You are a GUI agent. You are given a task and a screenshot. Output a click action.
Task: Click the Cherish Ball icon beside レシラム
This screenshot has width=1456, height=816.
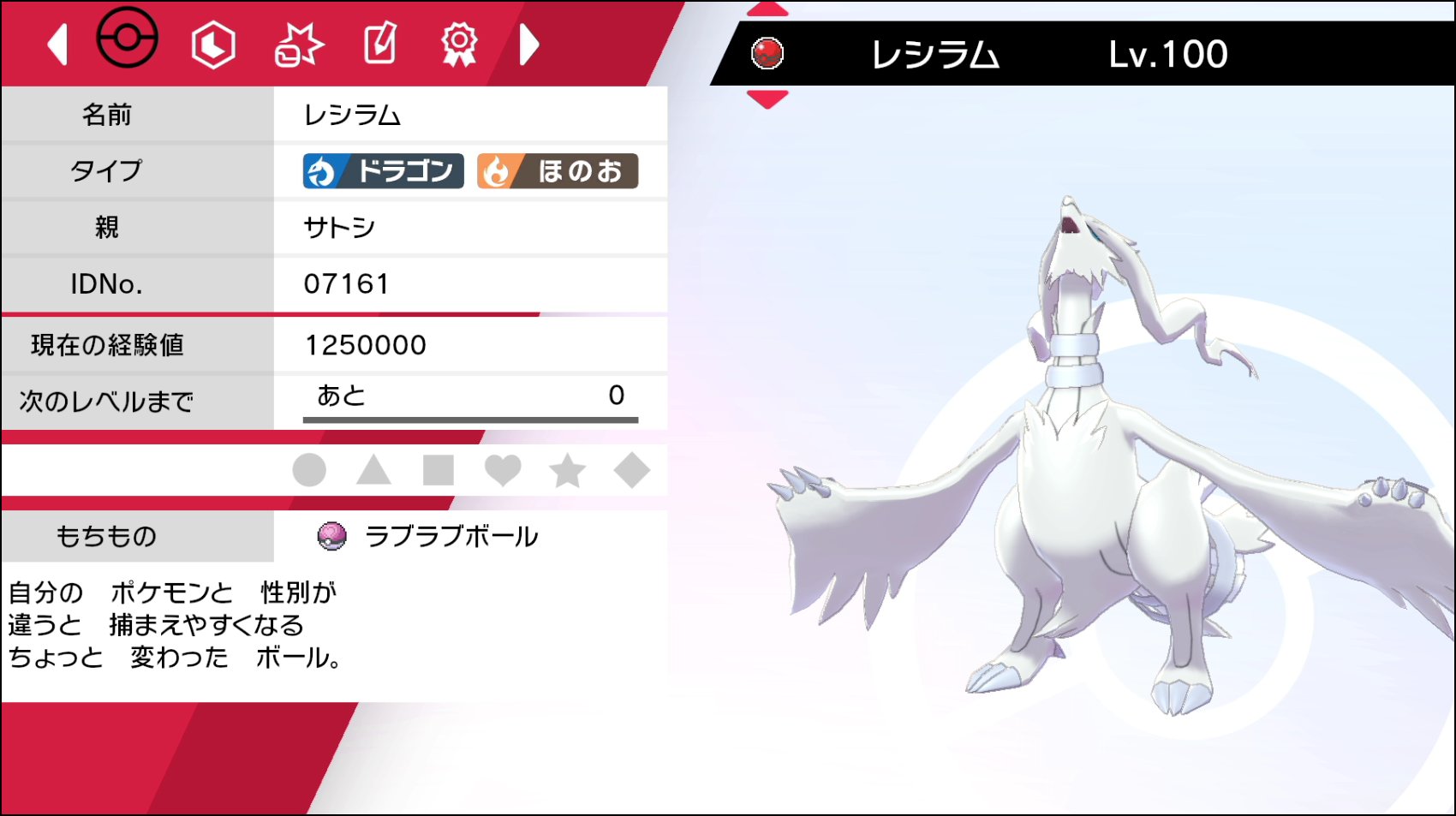click(767, 54)
